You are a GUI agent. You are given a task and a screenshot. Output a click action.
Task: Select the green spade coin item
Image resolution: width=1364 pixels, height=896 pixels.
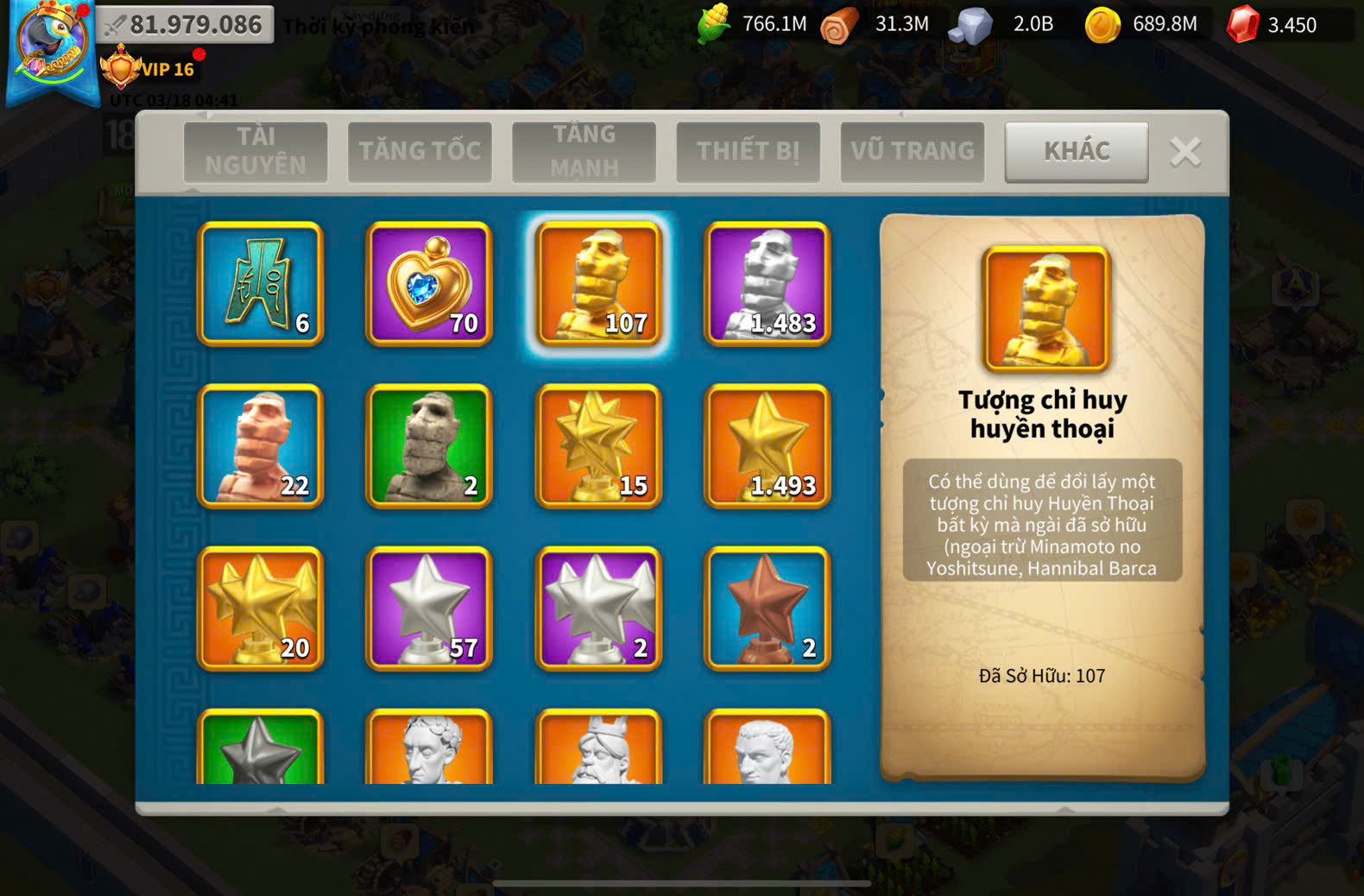[x=261, y=284]
